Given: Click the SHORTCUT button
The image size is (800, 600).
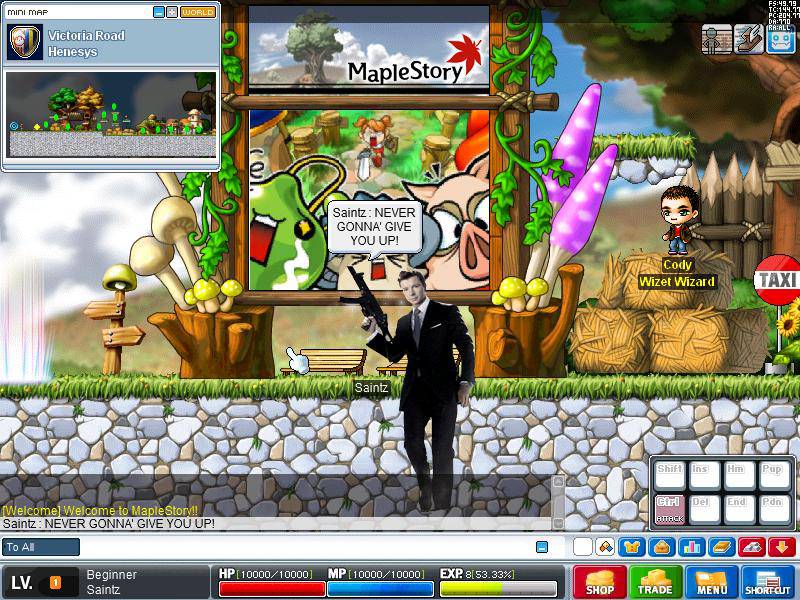Looking at the screenshot, I should click(768, 582).
